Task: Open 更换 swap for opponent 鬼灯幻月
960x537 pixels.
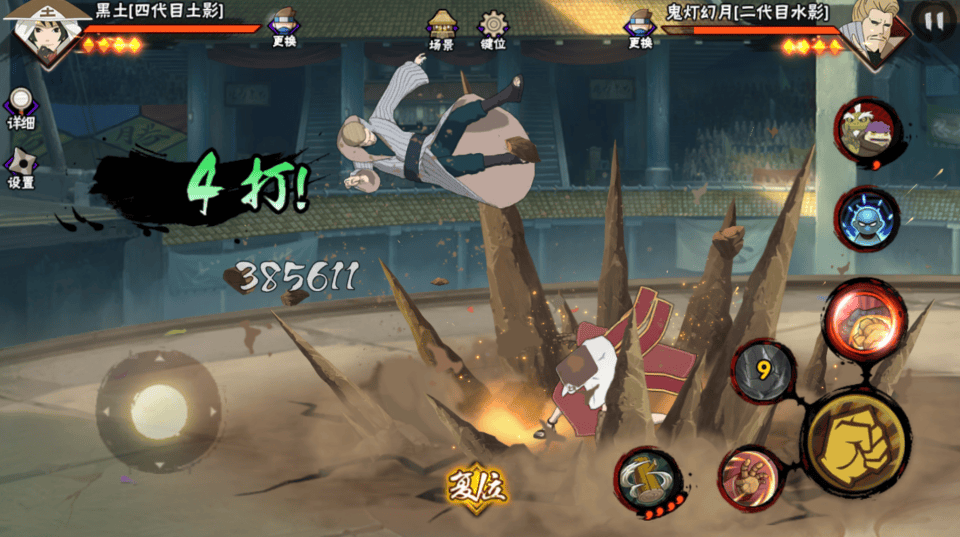Action: (640, 29)
